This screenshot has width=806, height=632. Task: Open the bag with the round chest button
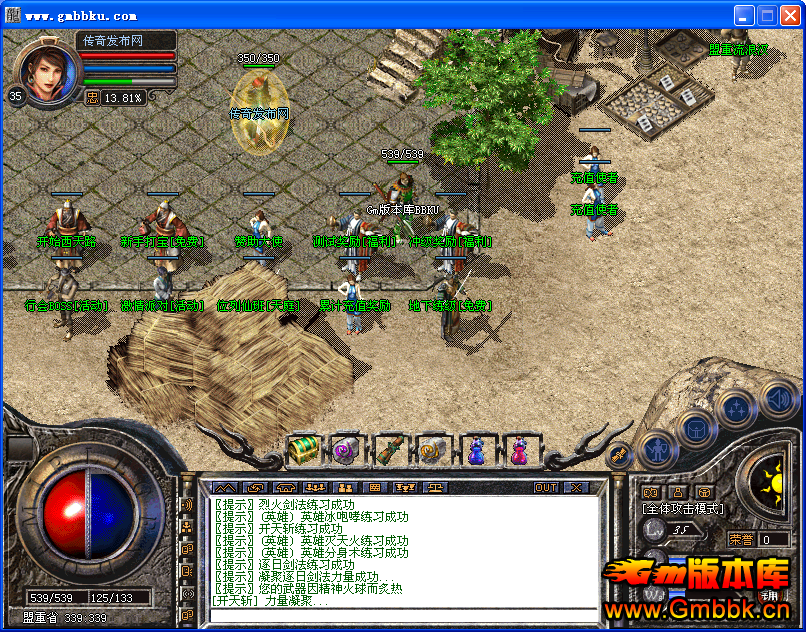click(x=697, y=427)
